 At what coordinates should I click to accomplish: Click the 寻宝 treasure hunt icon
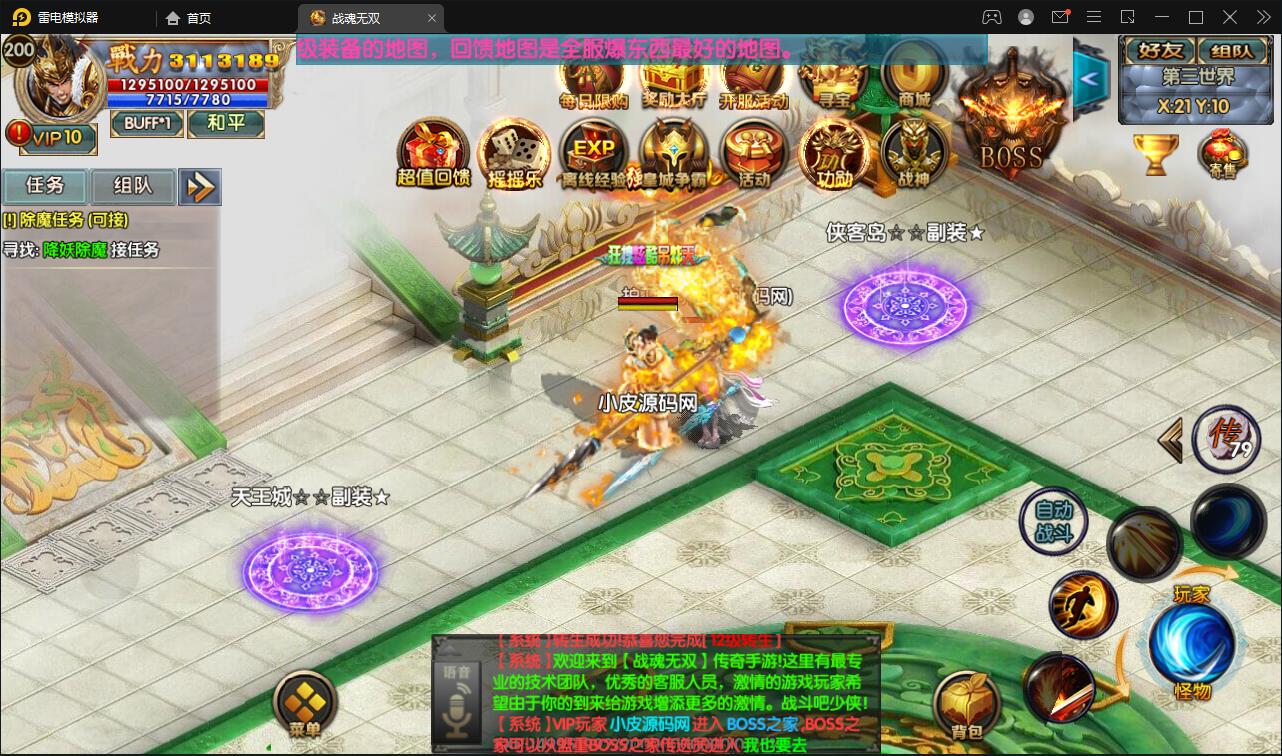pyautogui.click(x=833, y=80)
